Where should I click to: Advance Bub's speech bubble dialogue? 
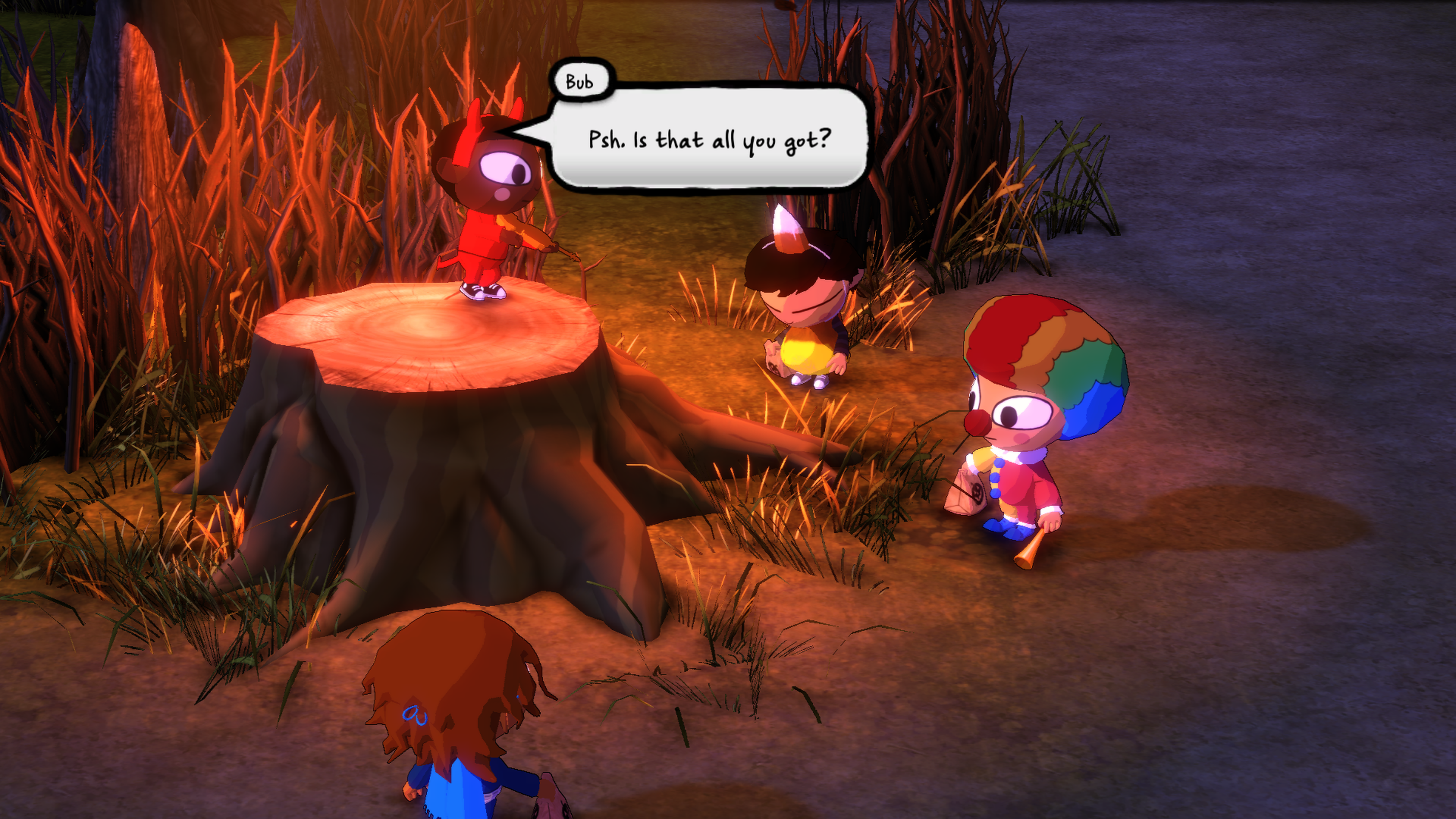point(709,138)
